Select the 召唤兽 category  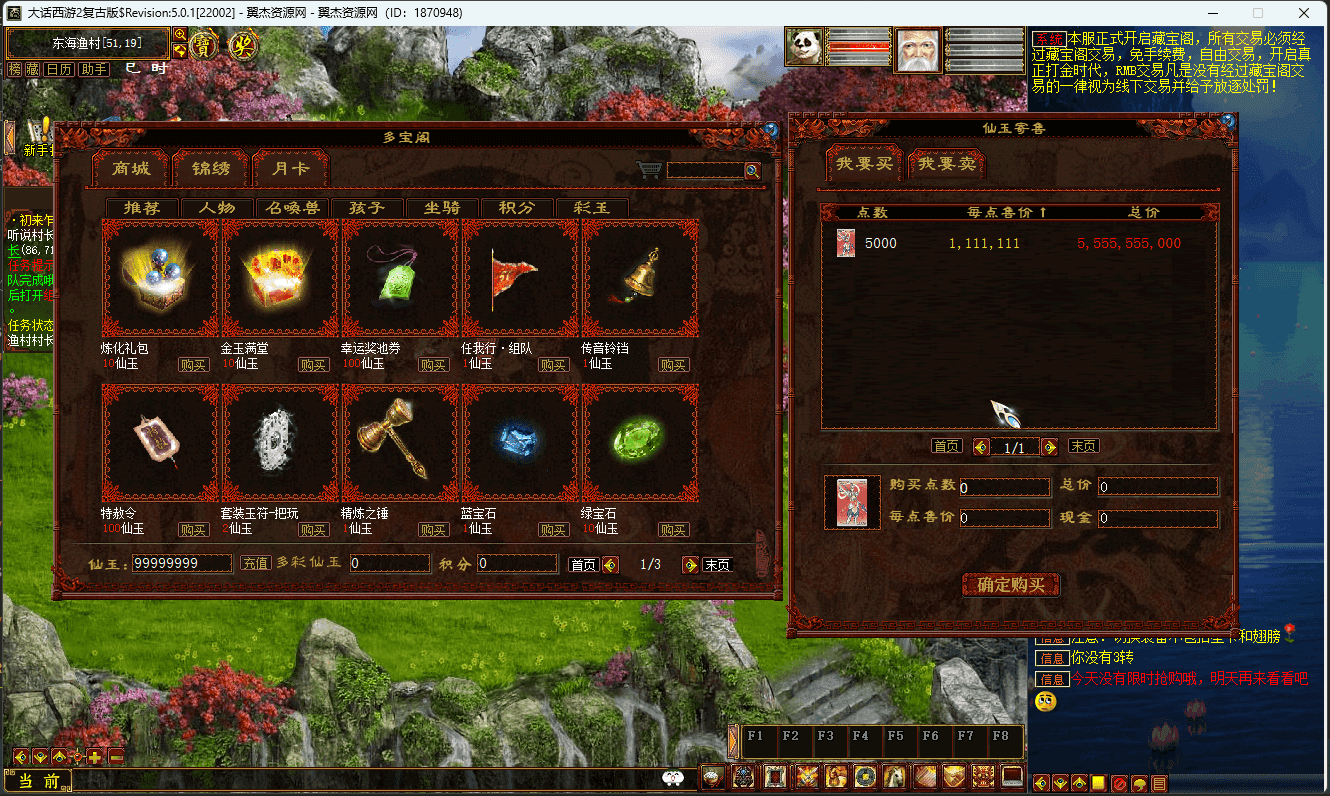coord(292,208)
